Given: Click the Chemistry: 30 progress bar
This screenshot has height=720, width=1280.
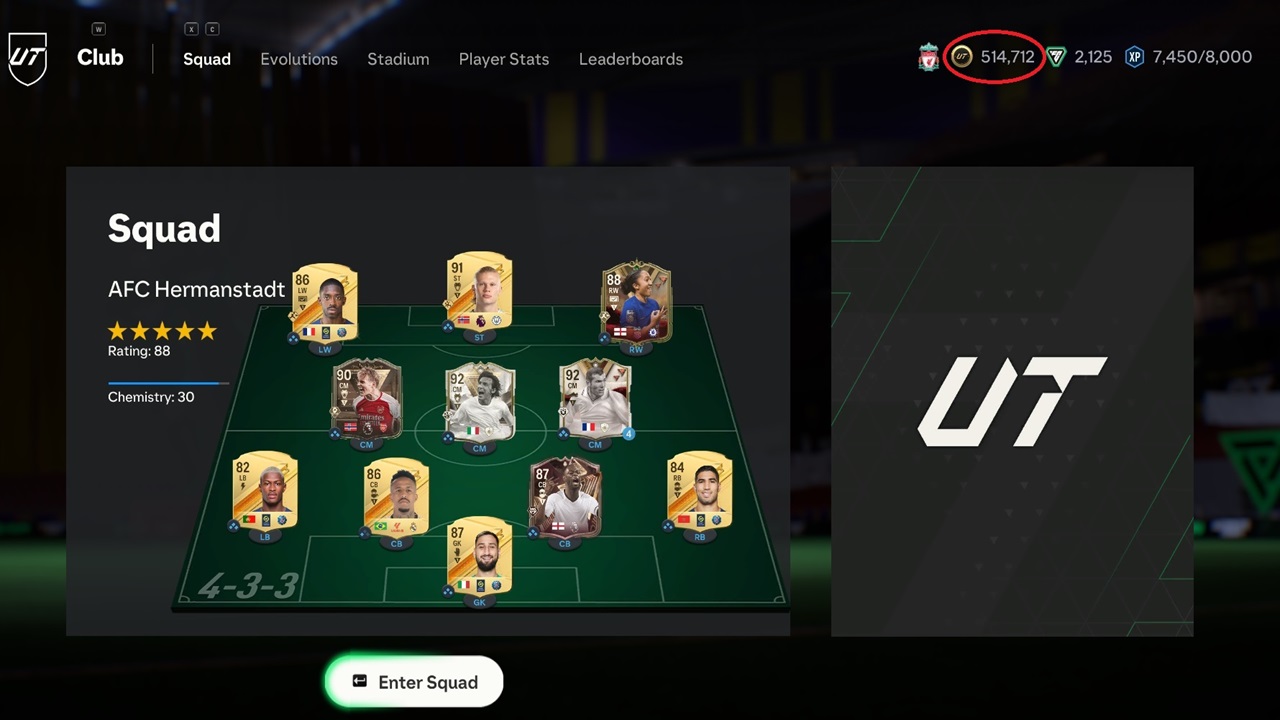Looking at the screenshot, I should pyautogui.click(x=167, y=383).
